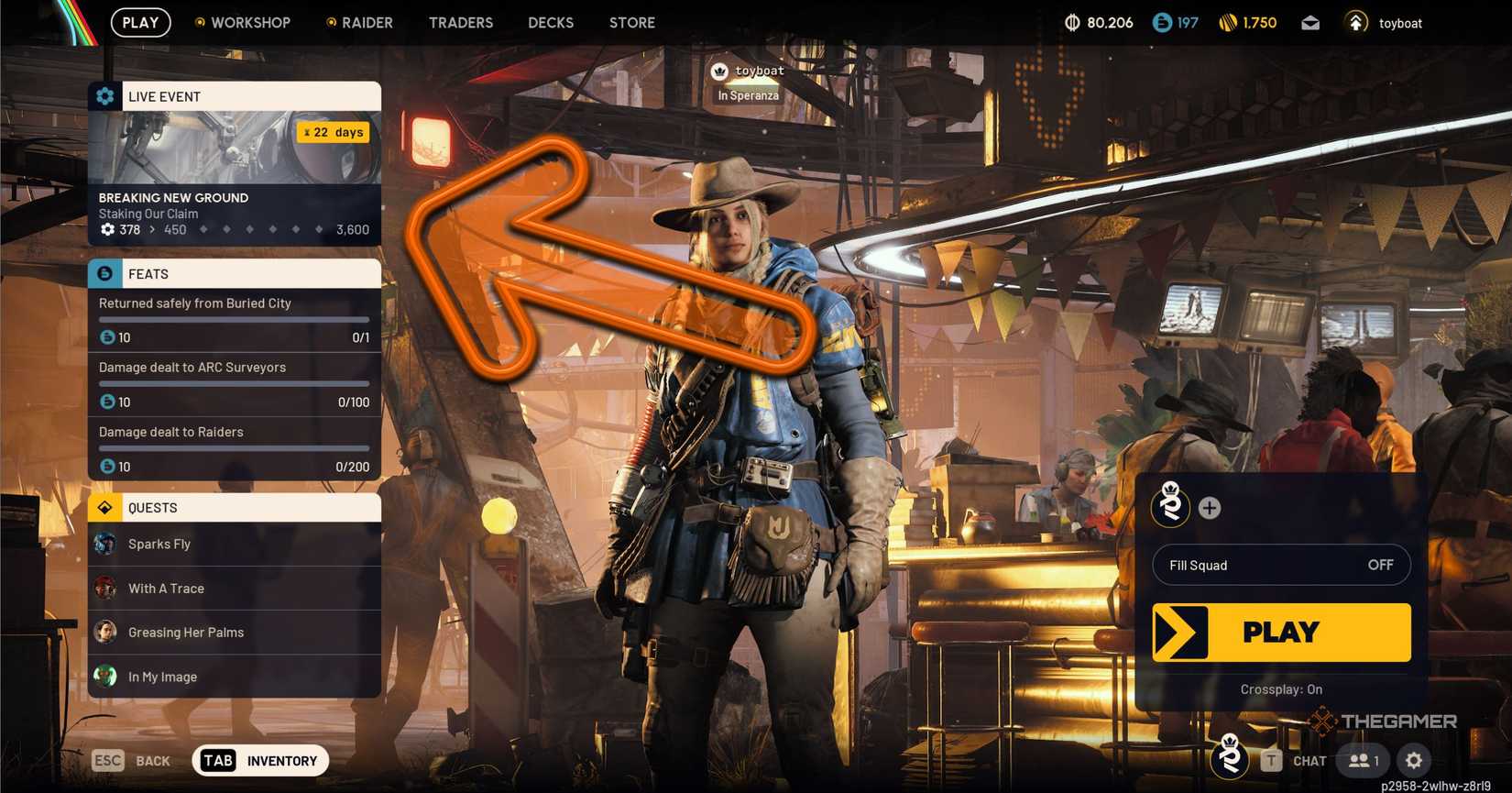Viewport: 1512px width, 793px height.
Task: Toggle the Crossplay setting
Action: [x=1280, y=688]
